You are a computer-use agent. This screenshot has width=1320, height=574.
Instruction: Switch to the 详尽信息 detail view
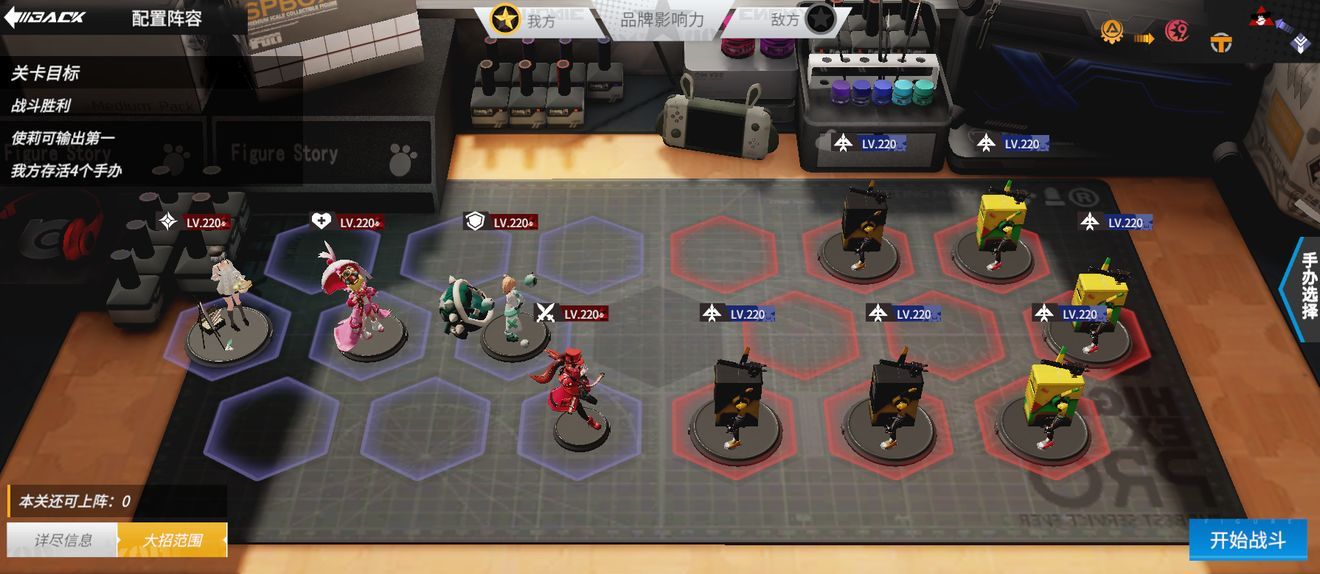click(x=63, y=540)
